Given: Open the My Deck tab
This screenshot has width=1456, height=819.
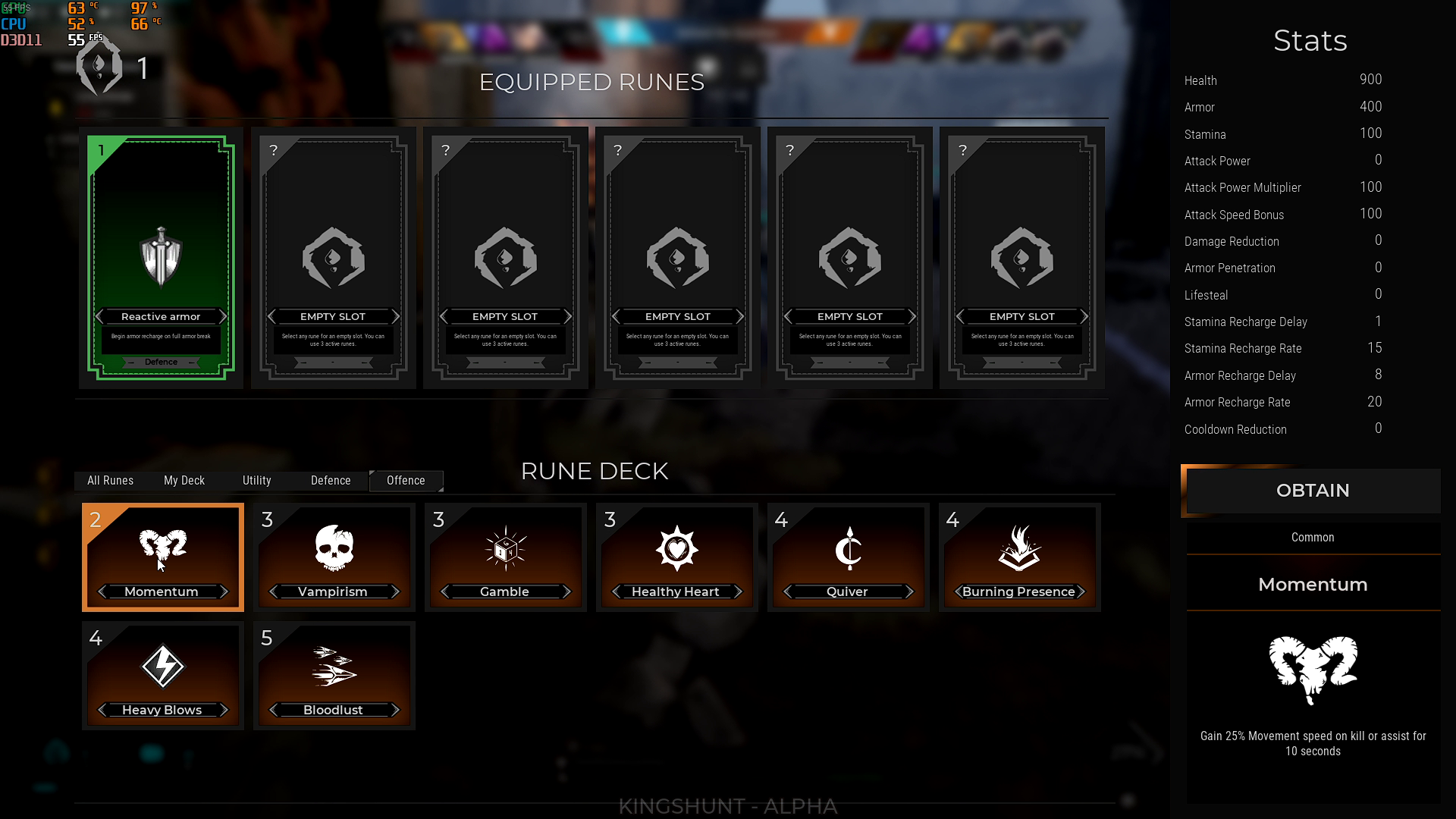Looking at the screenshot, I should coord(184,481).
